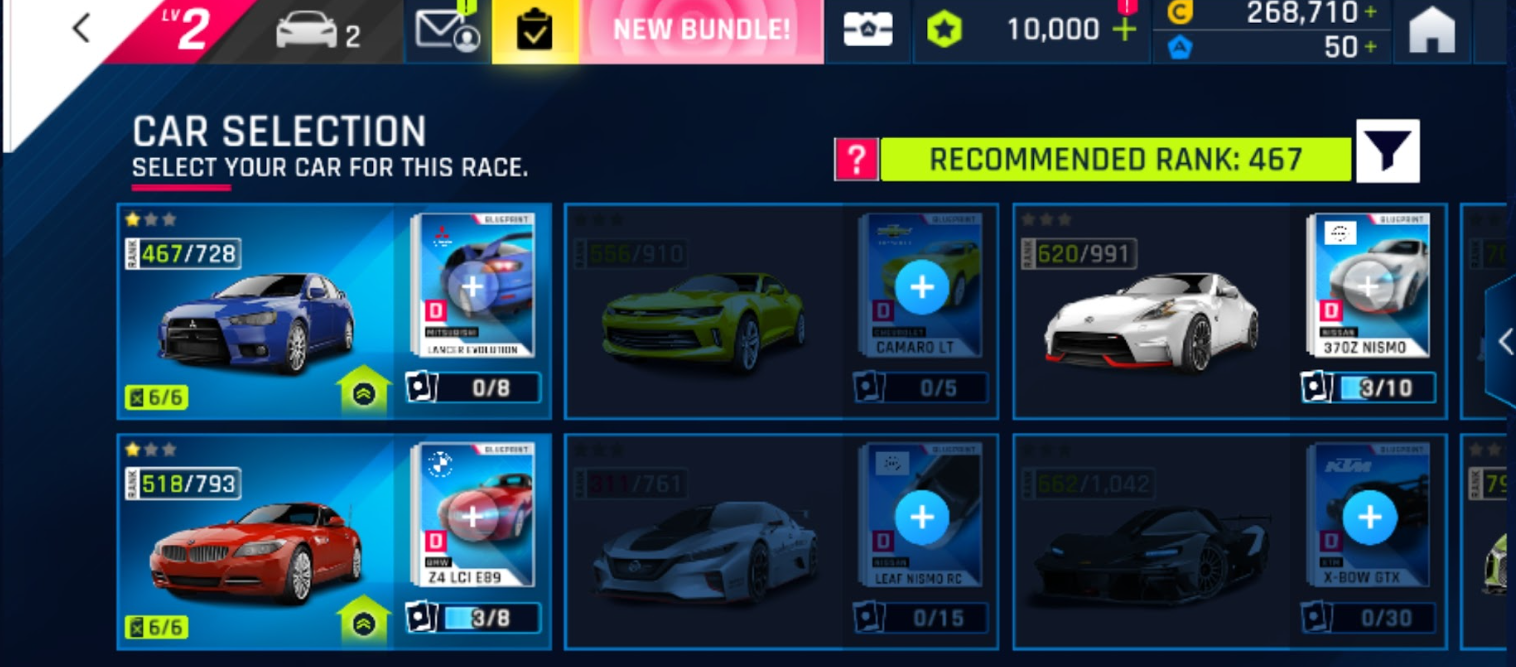
Task: Choose the white Nissan 370Z Nismo
Action: click(x=1150, y=320)
